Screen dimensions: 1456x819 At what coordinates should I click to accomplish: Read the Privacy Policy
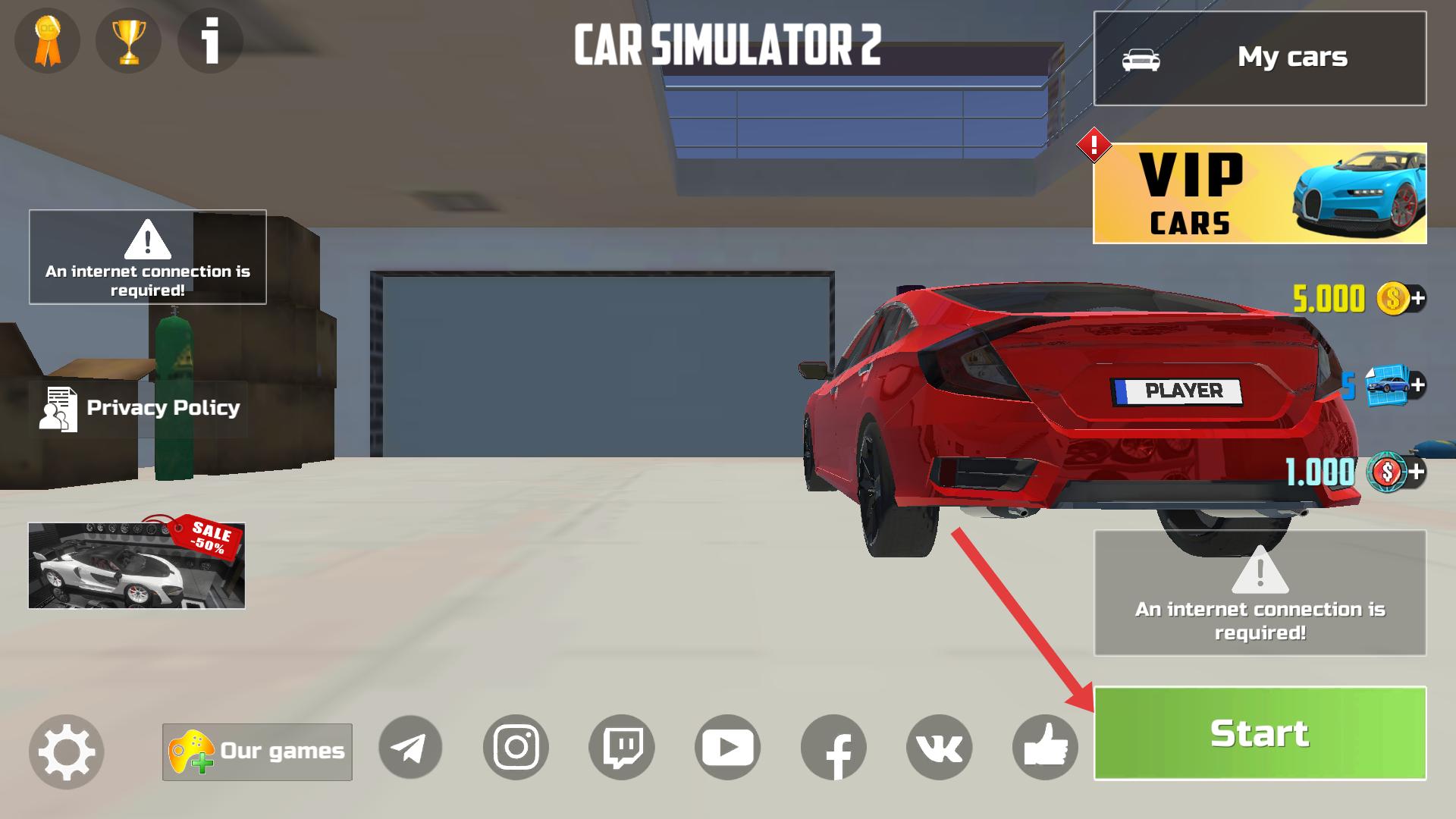pyautogui.click(x=140, y=408)
